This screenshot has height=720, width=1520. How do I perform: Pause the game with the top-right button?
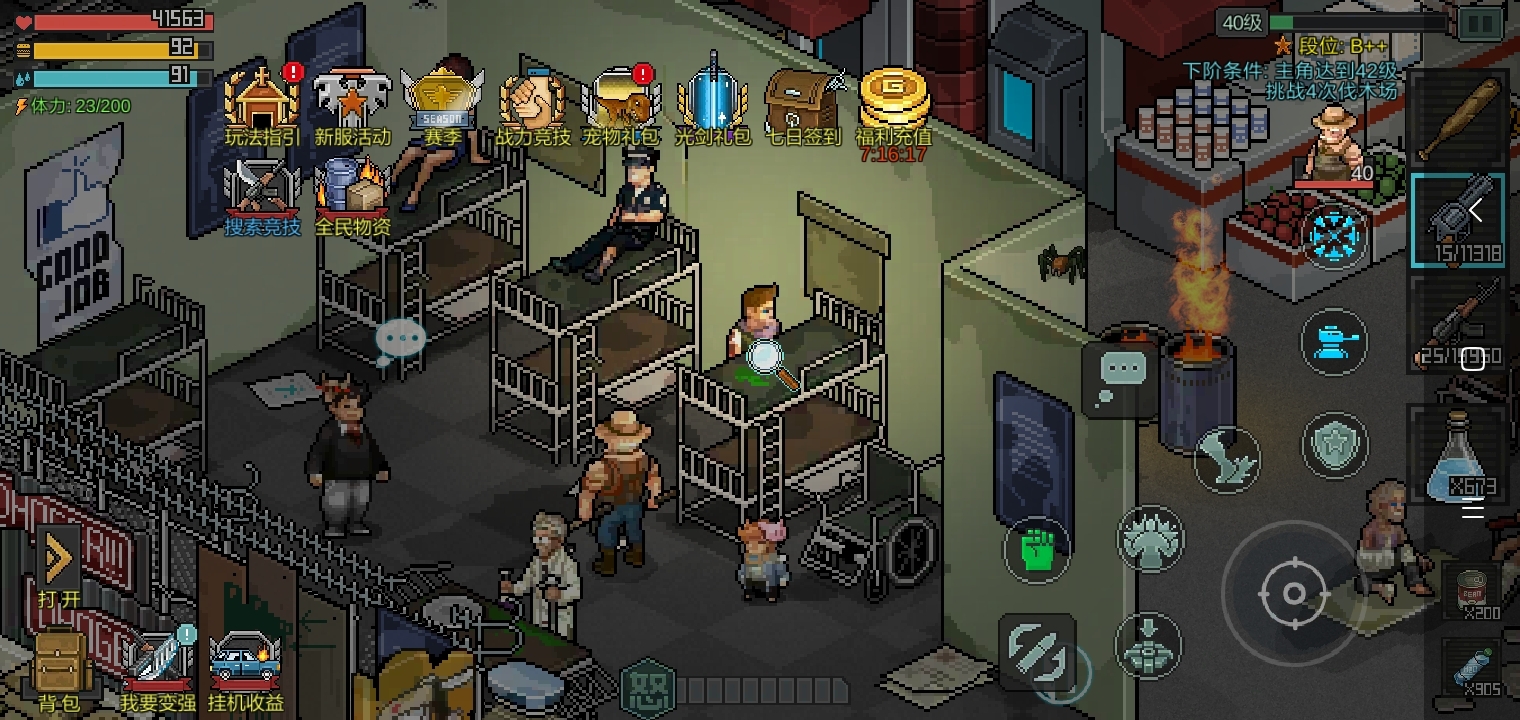click(x=1480, y=23)
